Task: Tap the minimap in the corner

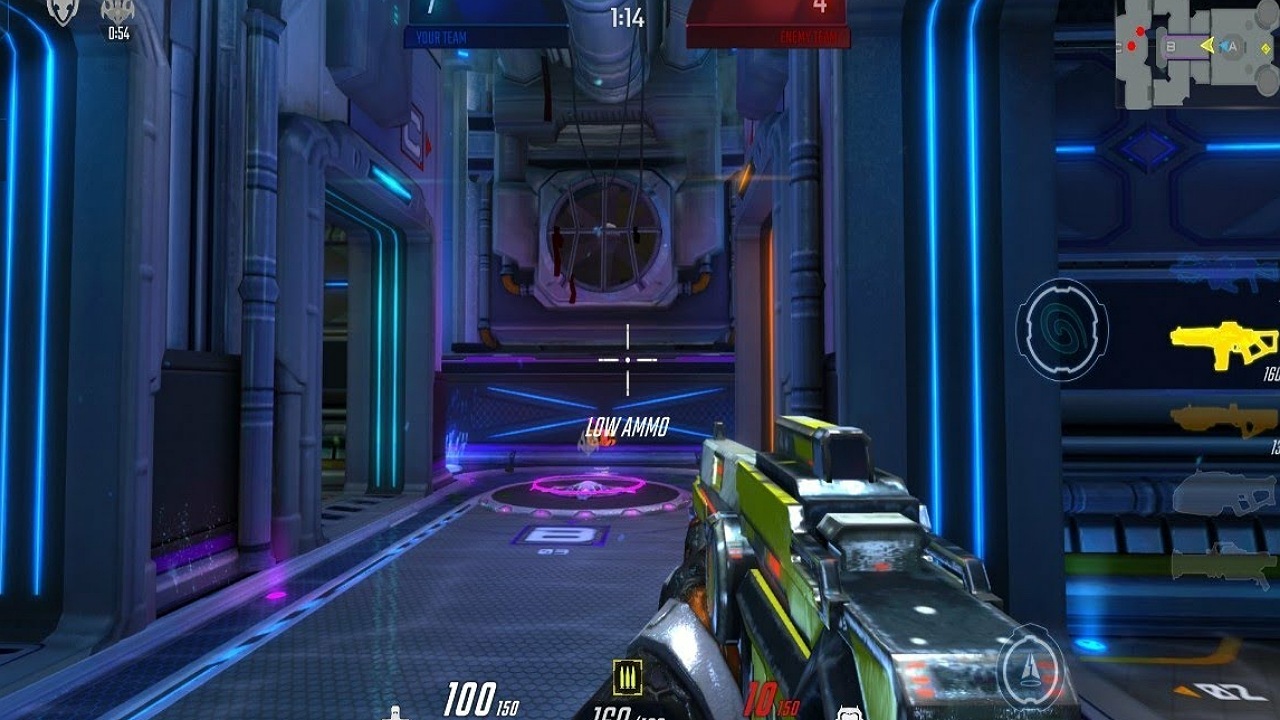Action: 1197,52
